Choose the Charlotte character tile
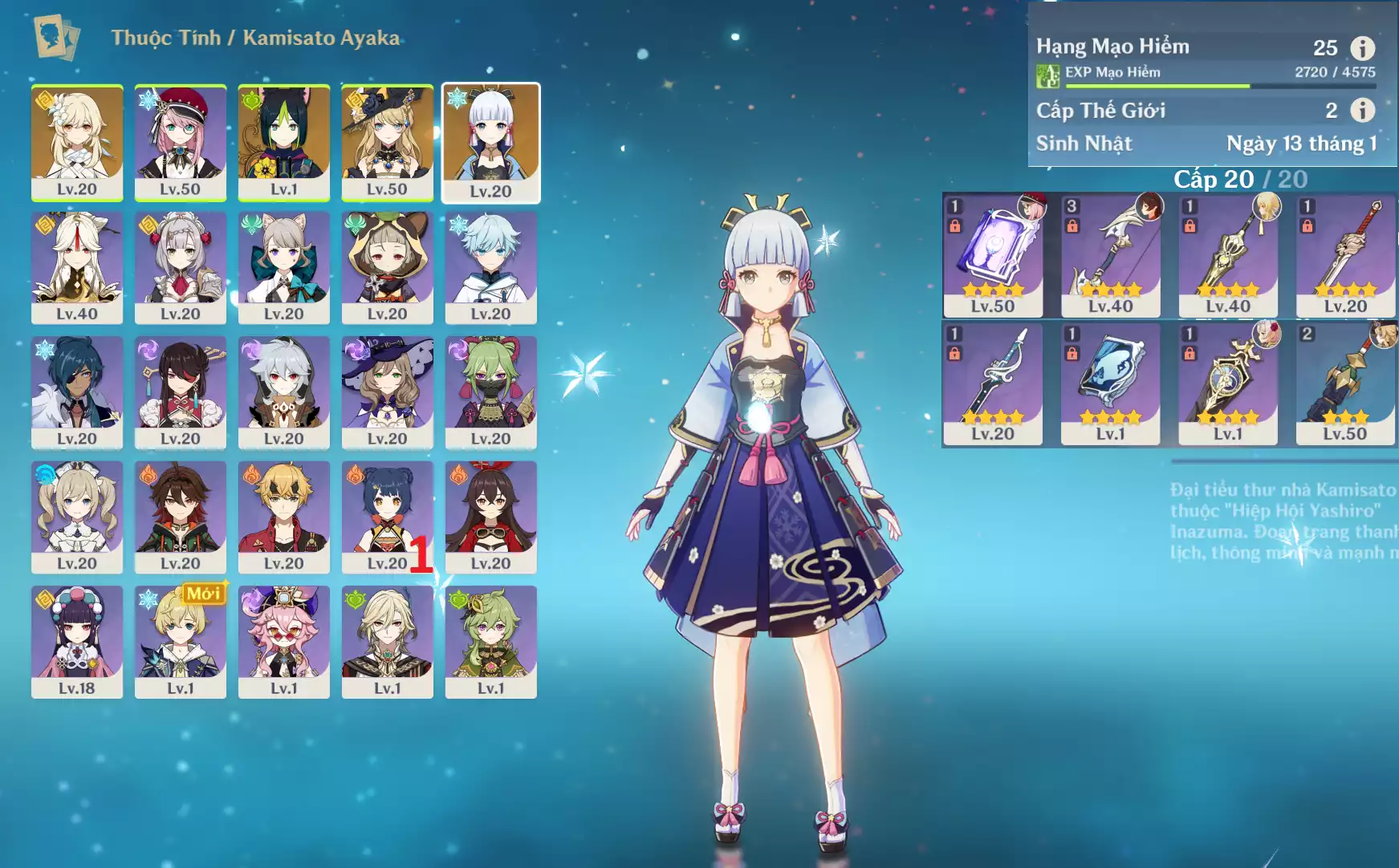Viewport: 1399px width, 868px height. [180, 142]
